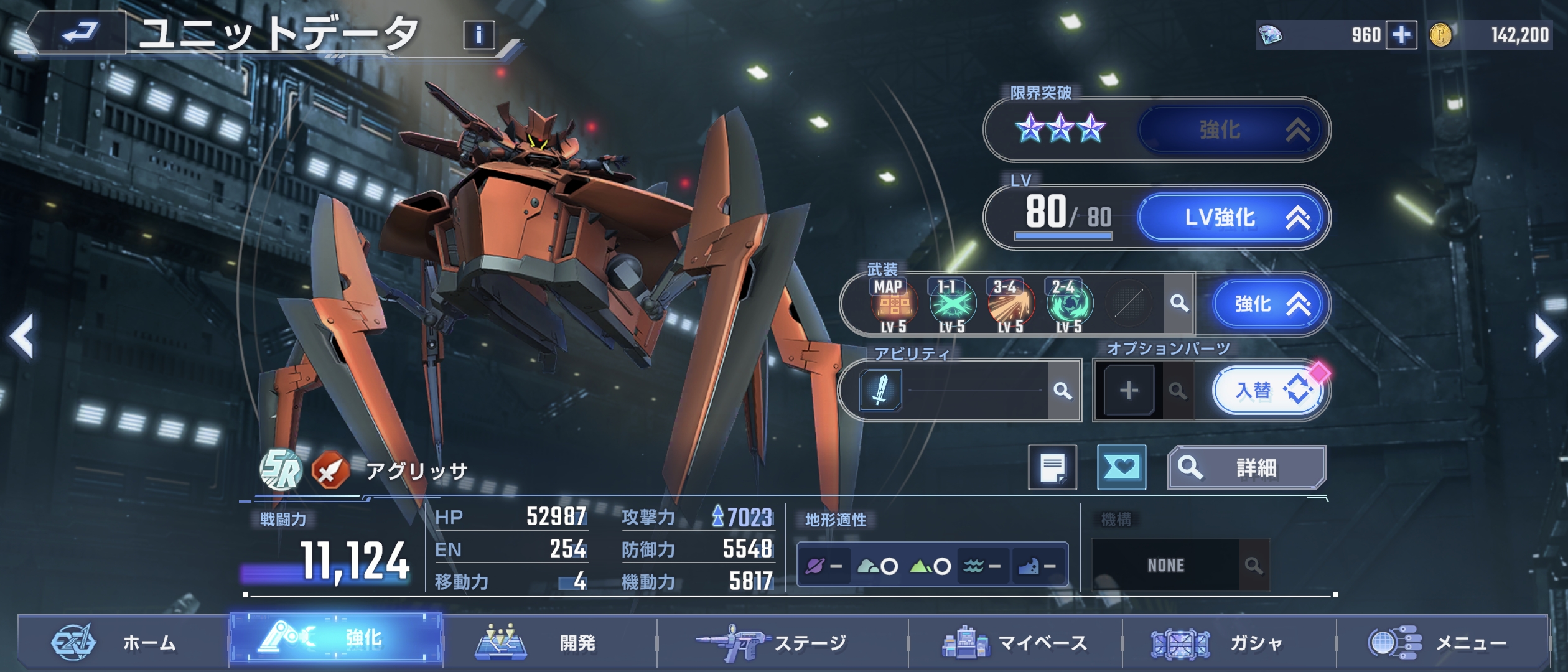
Task: Open the info 'i' button beside the title
Action: coord(478,35)
